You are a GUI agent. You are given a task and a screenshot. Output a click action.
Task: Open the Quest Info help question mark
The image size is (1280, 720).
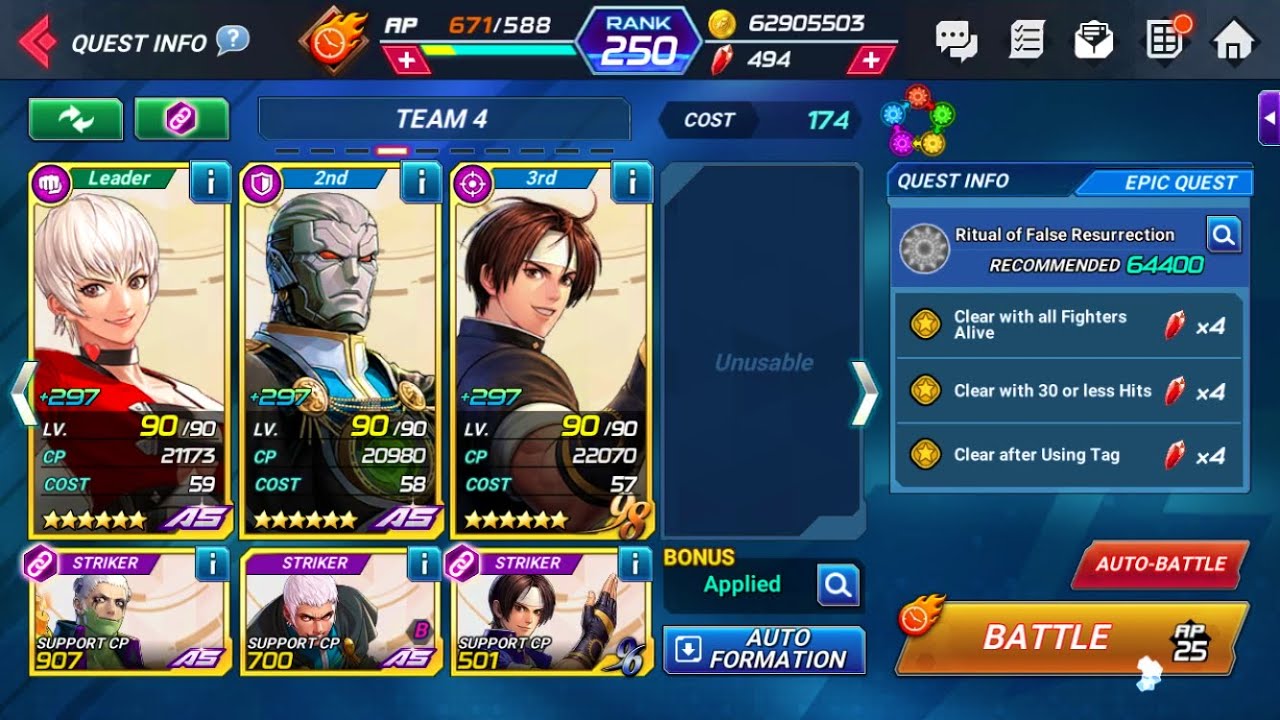pos(232,41)
